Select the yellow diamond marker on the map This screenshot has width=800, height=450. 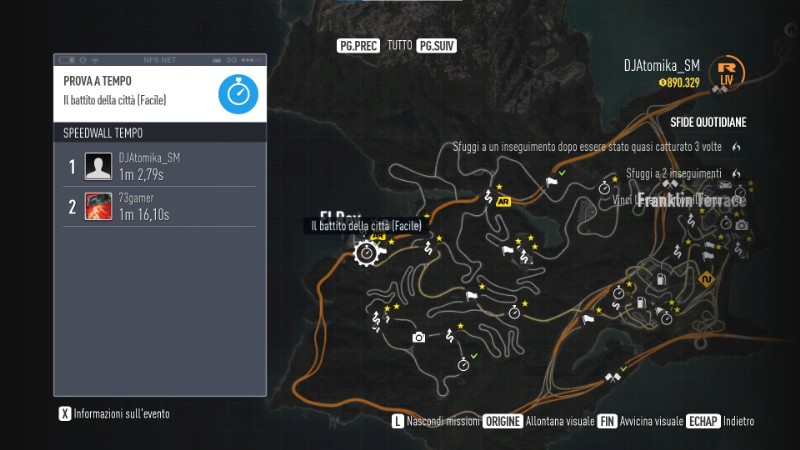pos(708,279)
